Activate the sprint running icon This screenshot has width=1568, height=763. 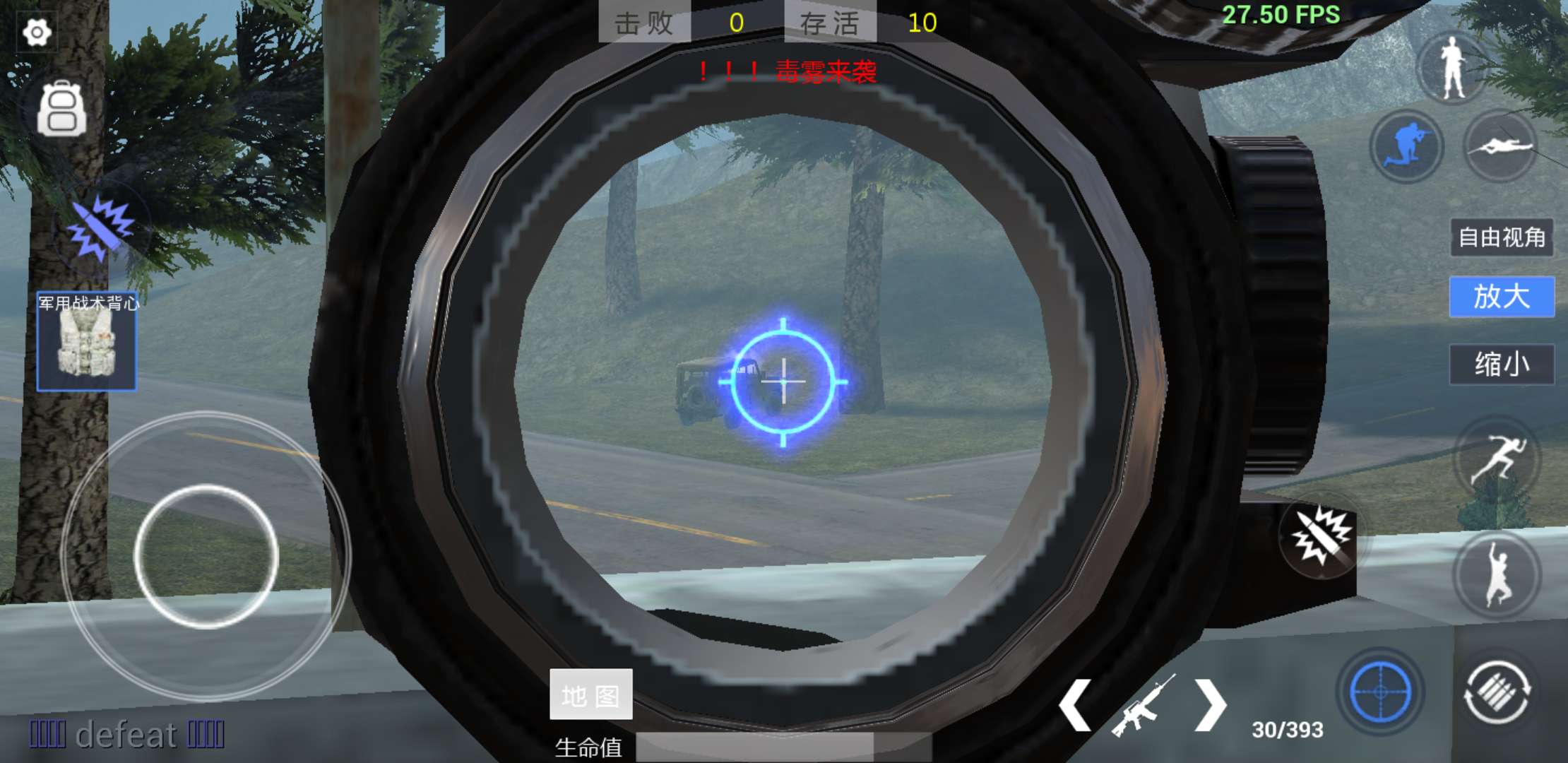[1497, 459]
